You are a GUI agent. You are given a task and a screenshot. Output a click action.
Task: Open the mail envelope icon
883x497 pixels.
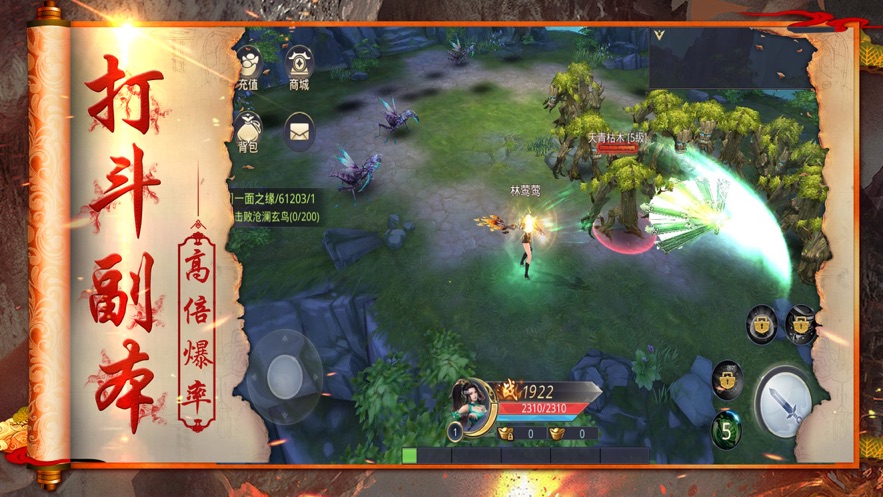[x=299, y=130]
